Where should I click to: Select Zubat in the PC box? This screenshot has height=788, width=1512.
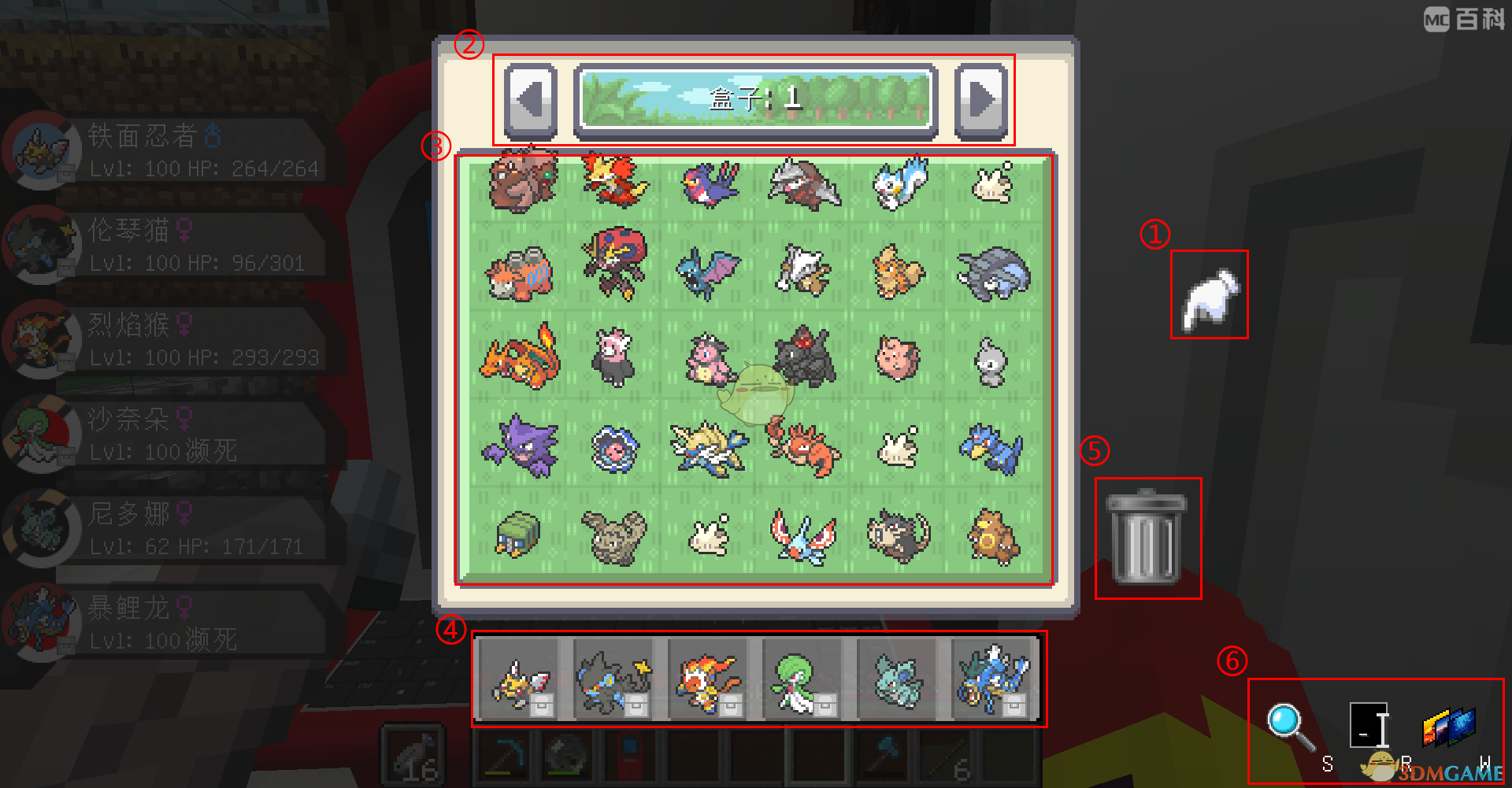point(708,272)
